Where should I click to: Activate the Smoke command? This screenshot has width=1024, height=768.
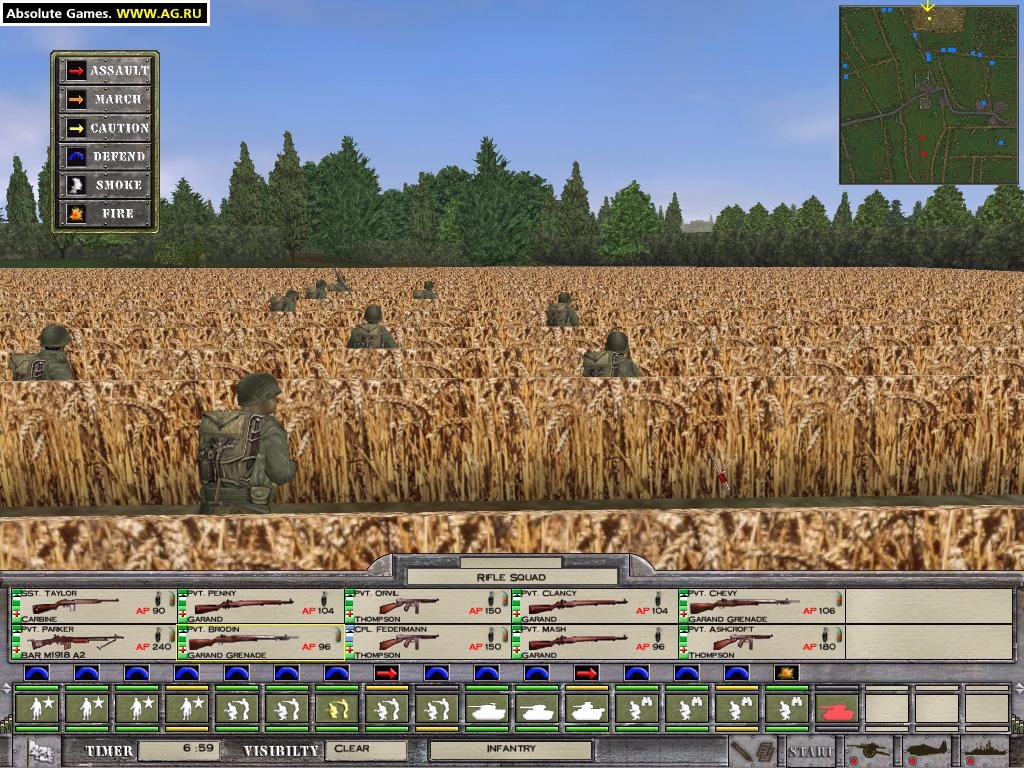(106, 185)
